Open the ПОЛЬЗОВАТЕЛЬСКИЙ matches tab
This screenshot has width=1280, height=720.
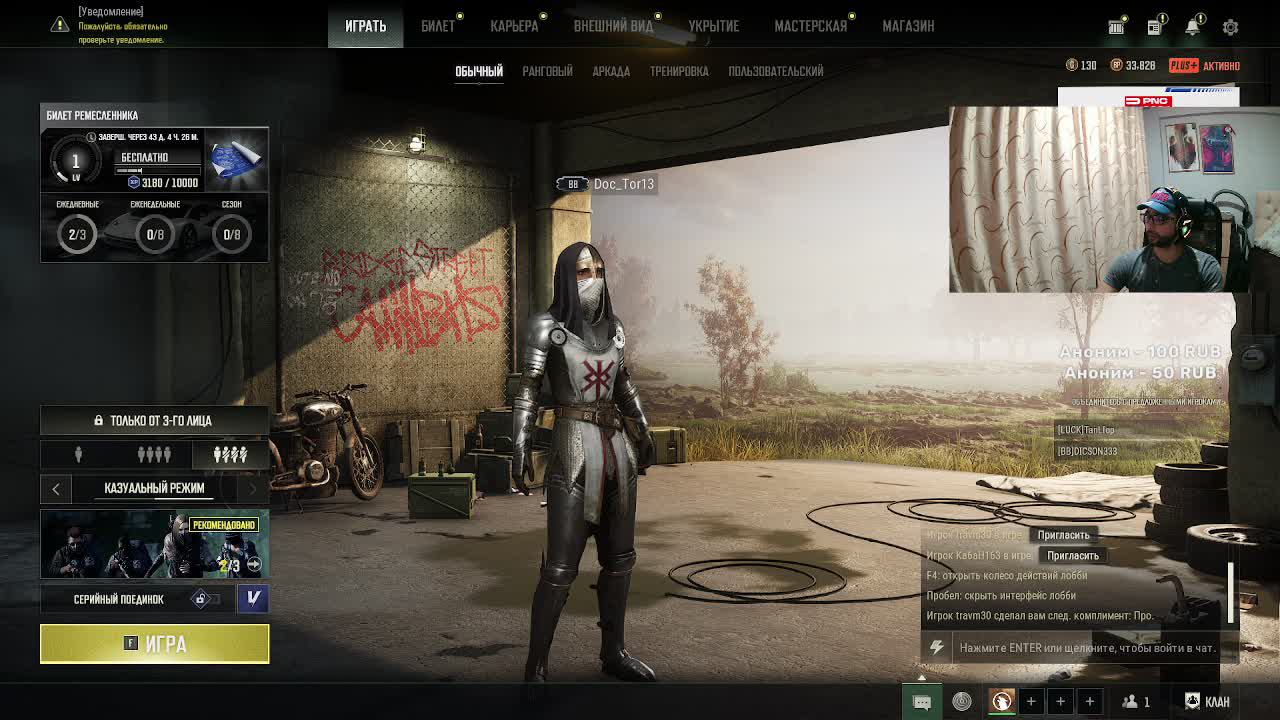pos(776,71)
